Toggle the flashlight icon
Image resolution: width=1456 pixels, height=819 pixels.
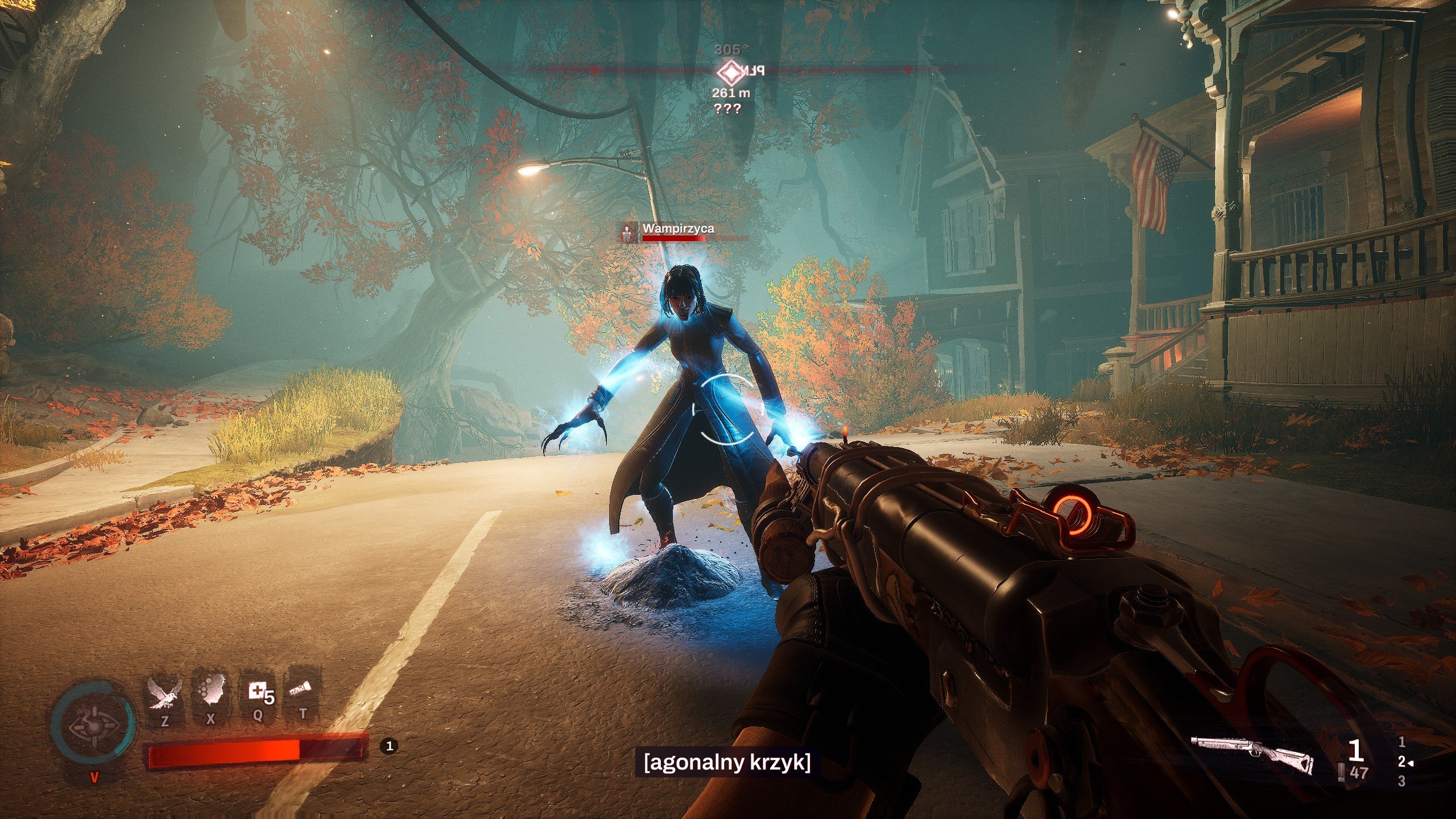click(301, 690)
